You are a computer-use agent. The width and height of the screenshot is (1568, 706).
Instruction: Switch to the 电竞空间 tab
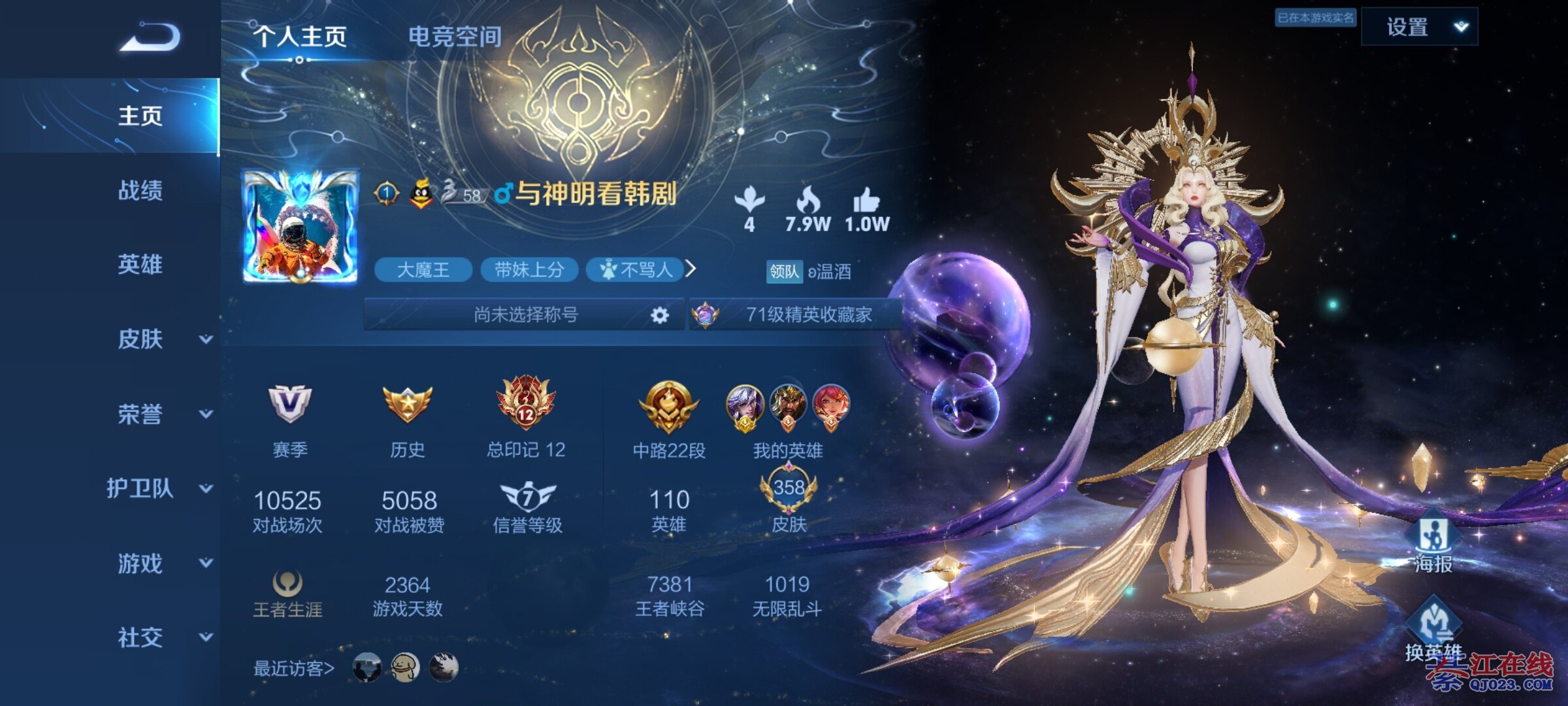pos(455,37)
